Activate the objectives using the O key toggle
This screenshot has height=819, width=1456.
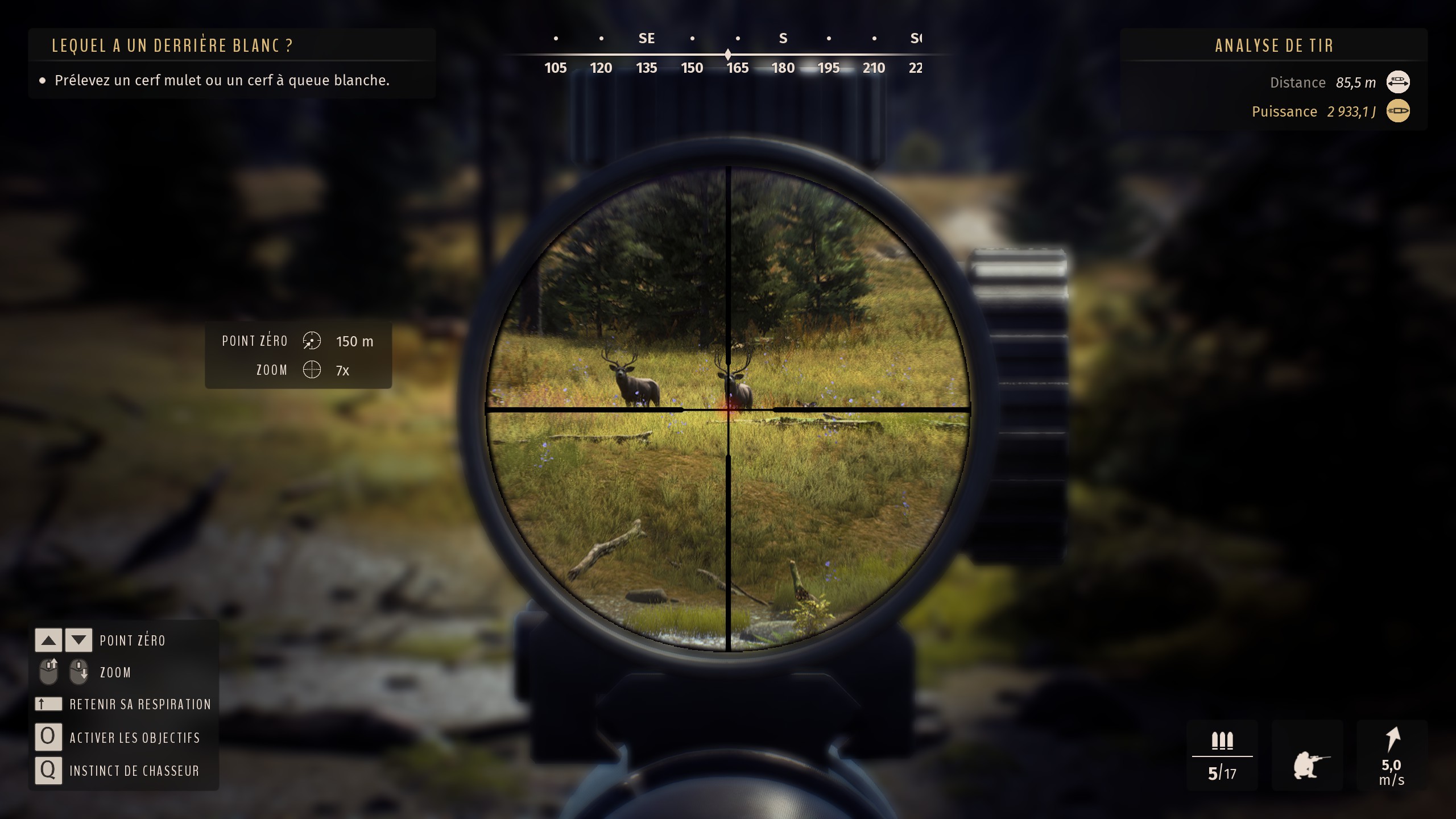tap(48, 737)
